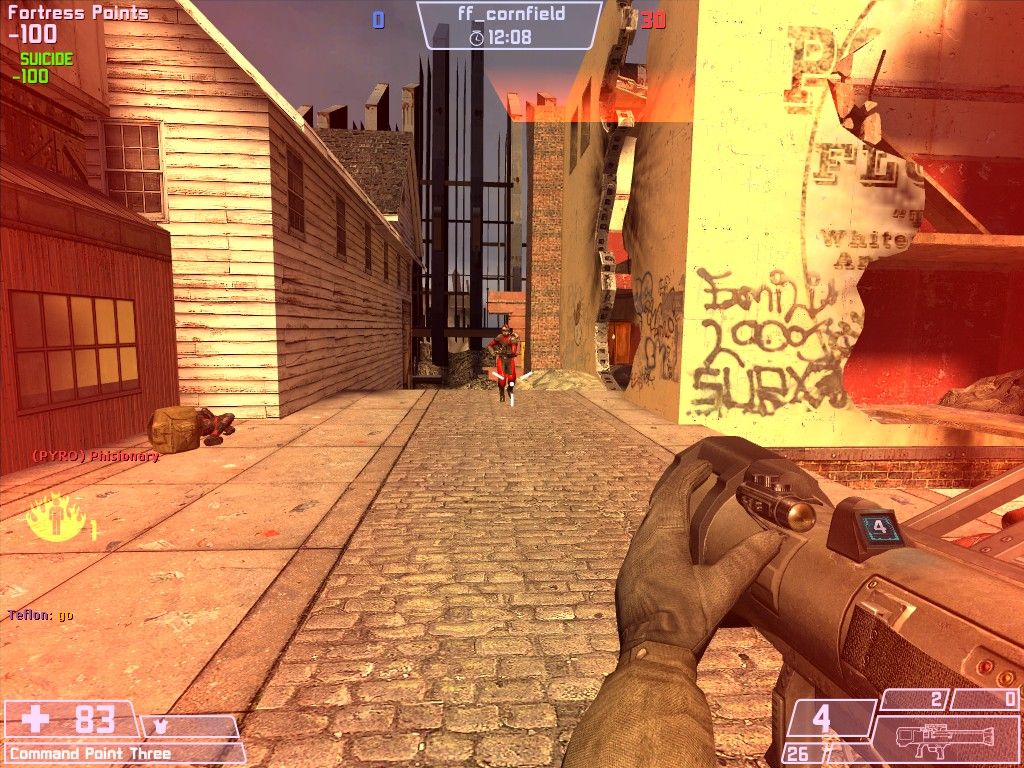
Task: Select Teflon's chat message
Action: [x=41, y=615]
